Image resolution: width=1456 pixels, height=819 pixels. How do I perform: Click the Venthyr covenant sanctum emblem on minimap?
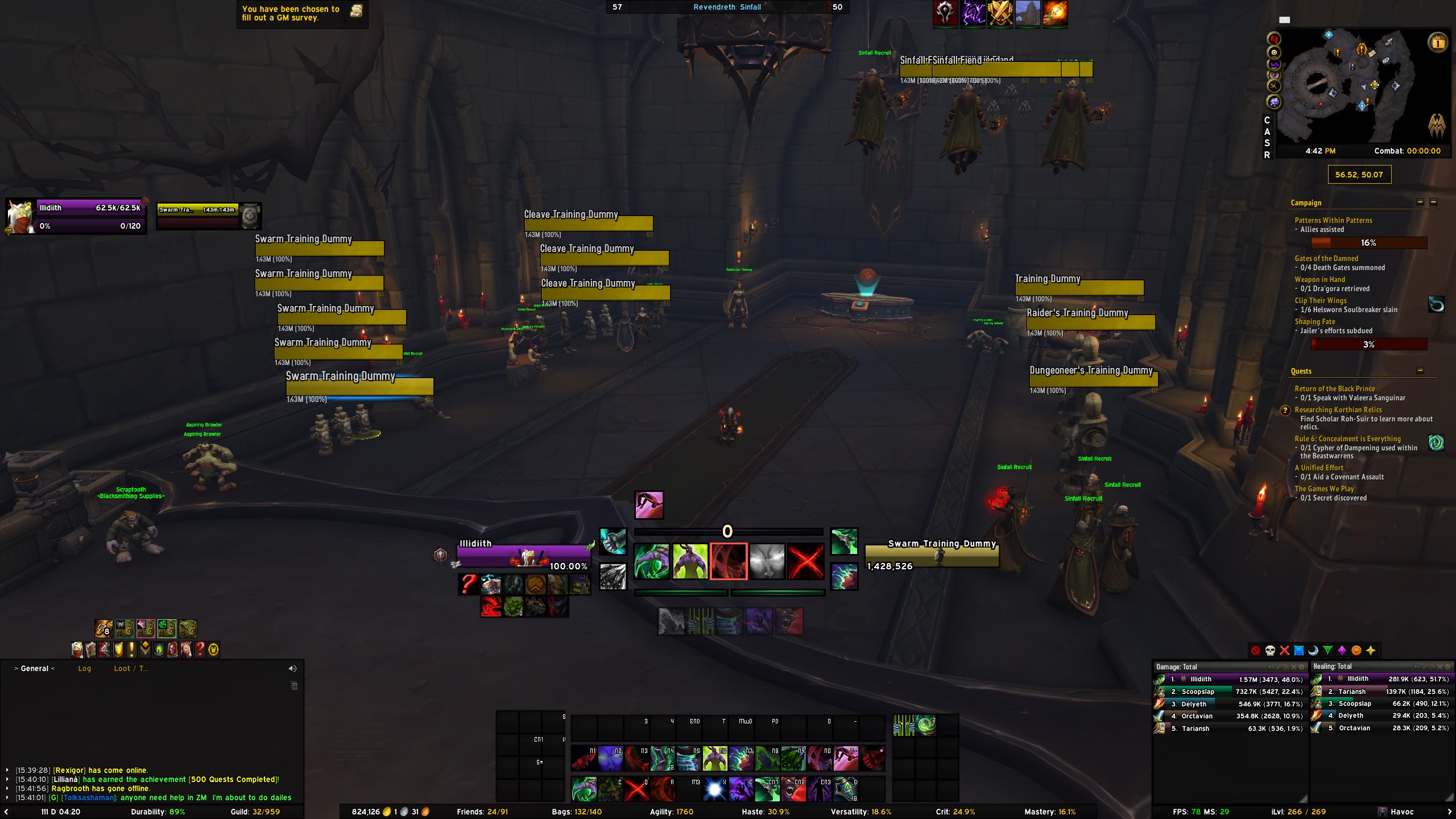point(1437,126)
